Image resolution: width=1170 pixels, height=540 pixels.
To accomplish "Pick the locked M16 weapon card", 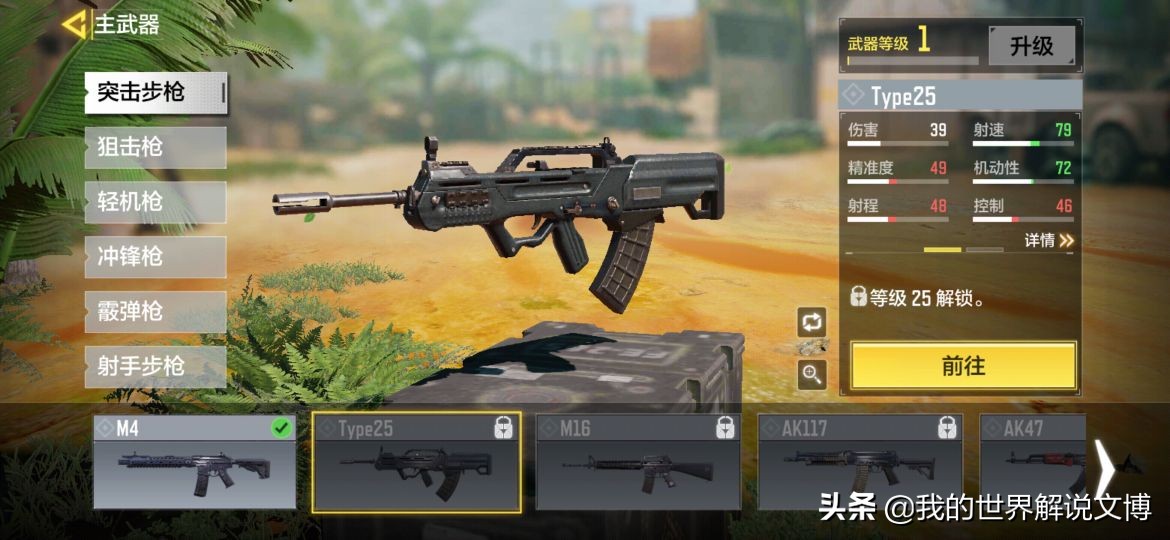I will pos(638,462).
